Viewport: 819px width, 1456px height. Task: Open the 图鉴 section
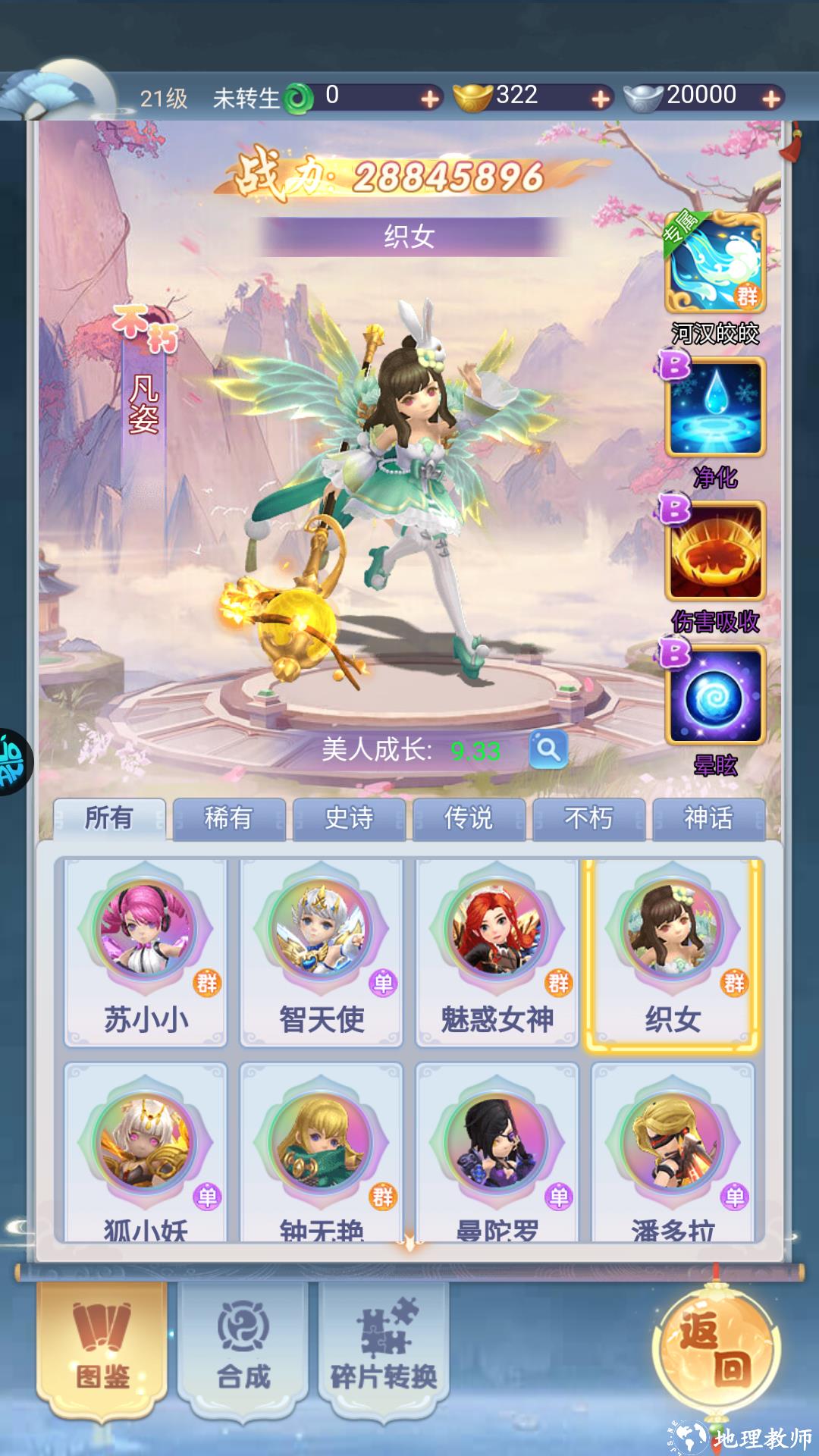pyautogui.click(x=103, y=1345)
